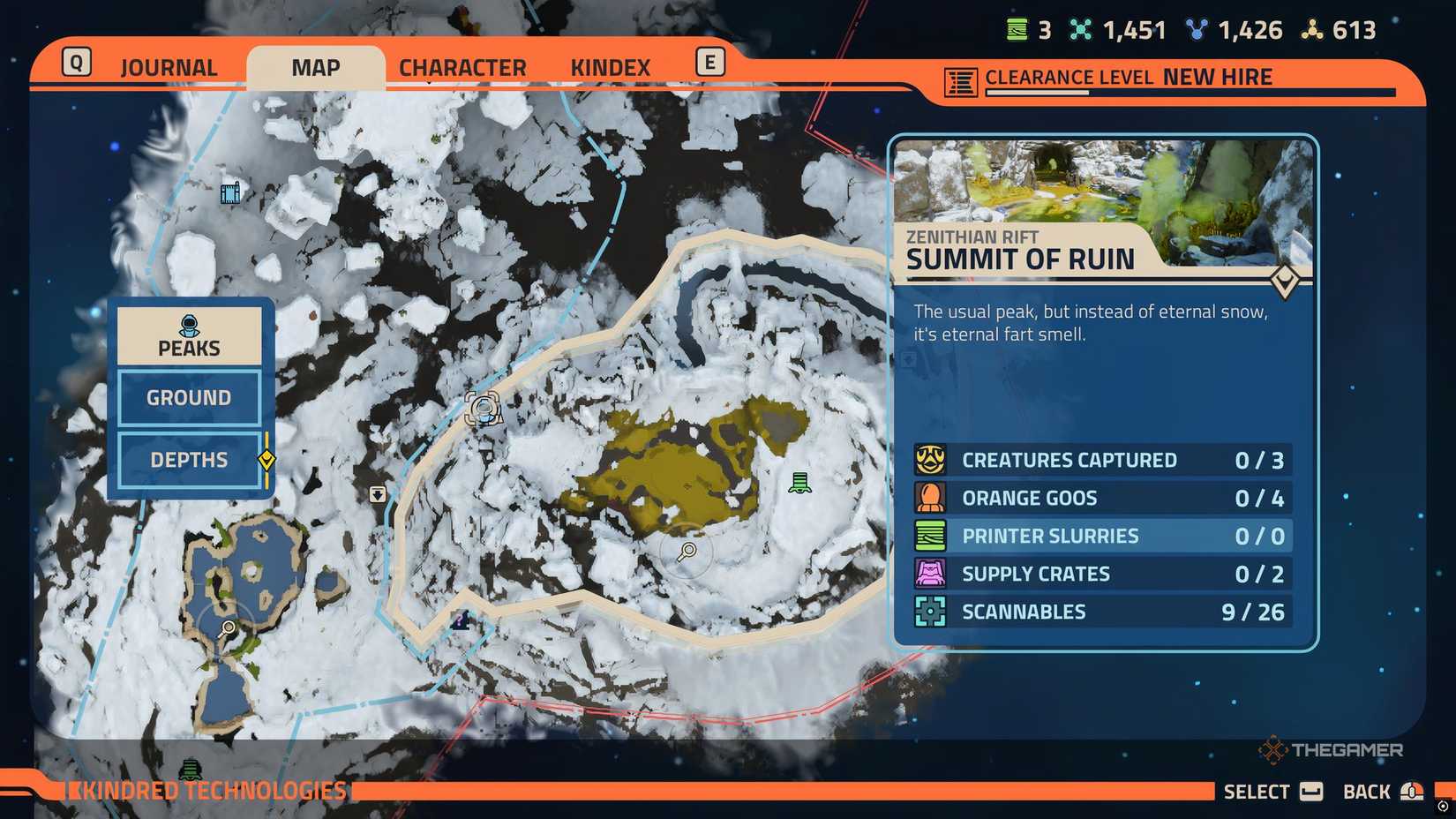The width and height of the screenshot is (1456, 819).
Task: Select the DEPTHS map layer
Action: click(x=188, y=460)
